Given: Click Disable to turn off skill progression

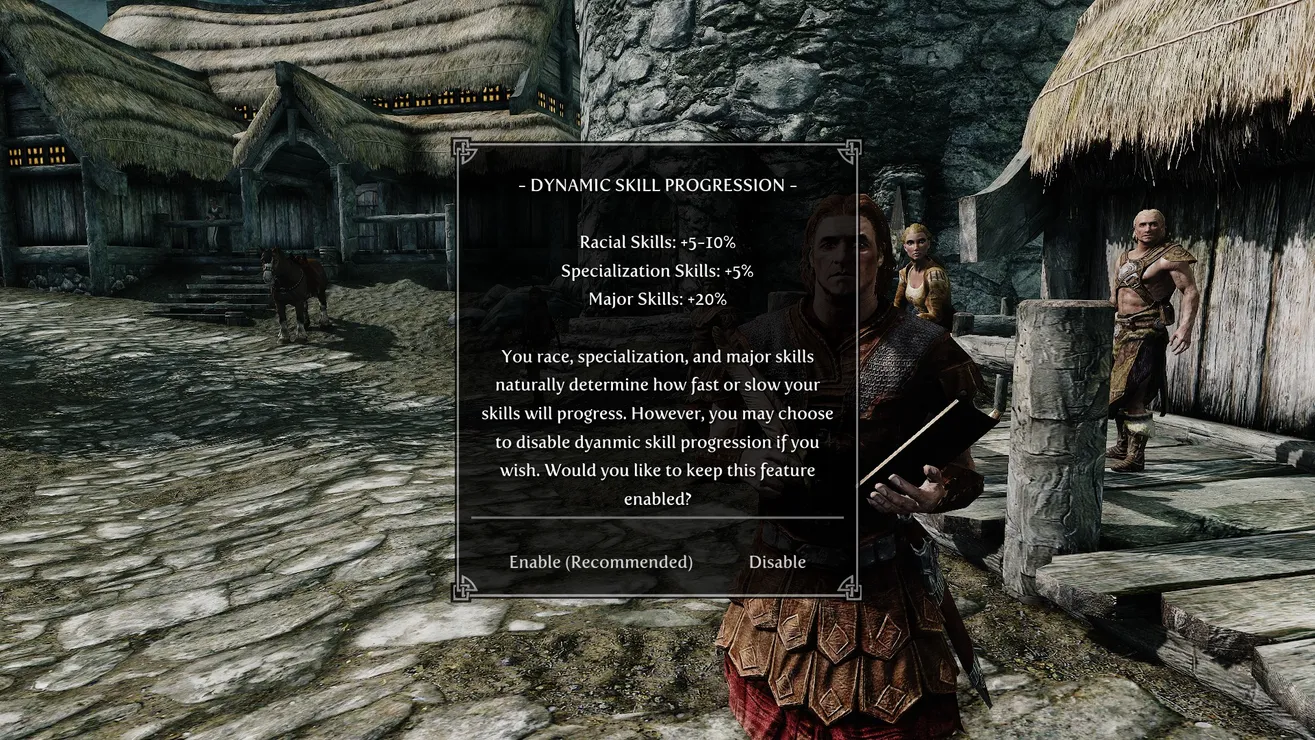Looking at the screenshot, I should pos(777,562).
